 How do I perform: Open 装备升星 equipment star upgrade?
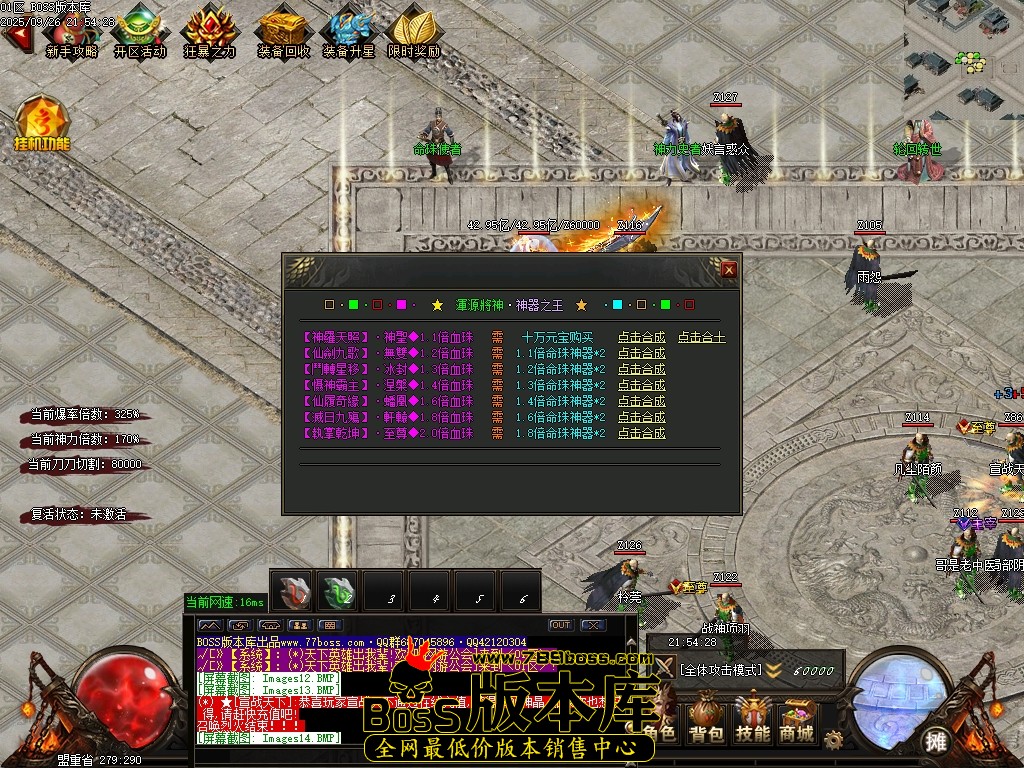click(x=349, y=32)
